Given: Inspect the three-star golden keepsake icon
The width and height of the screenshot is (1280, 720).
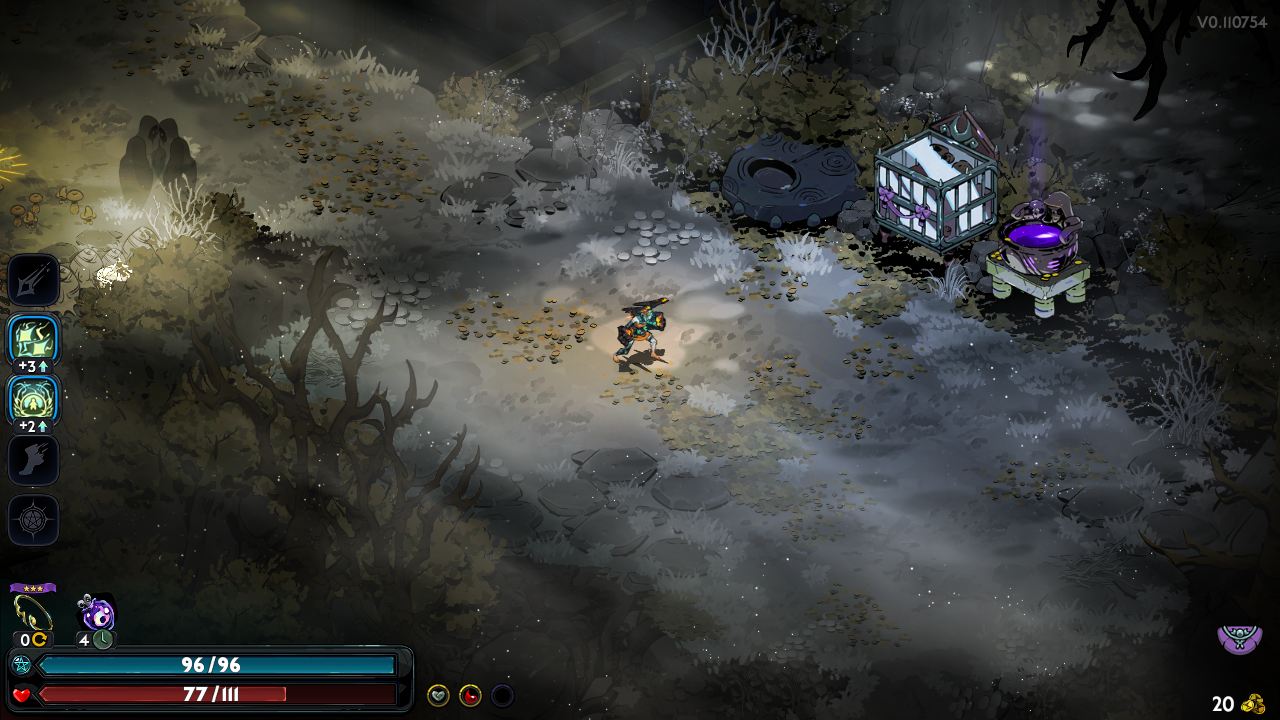Looking at the screenshot, I should click(33, 613).
